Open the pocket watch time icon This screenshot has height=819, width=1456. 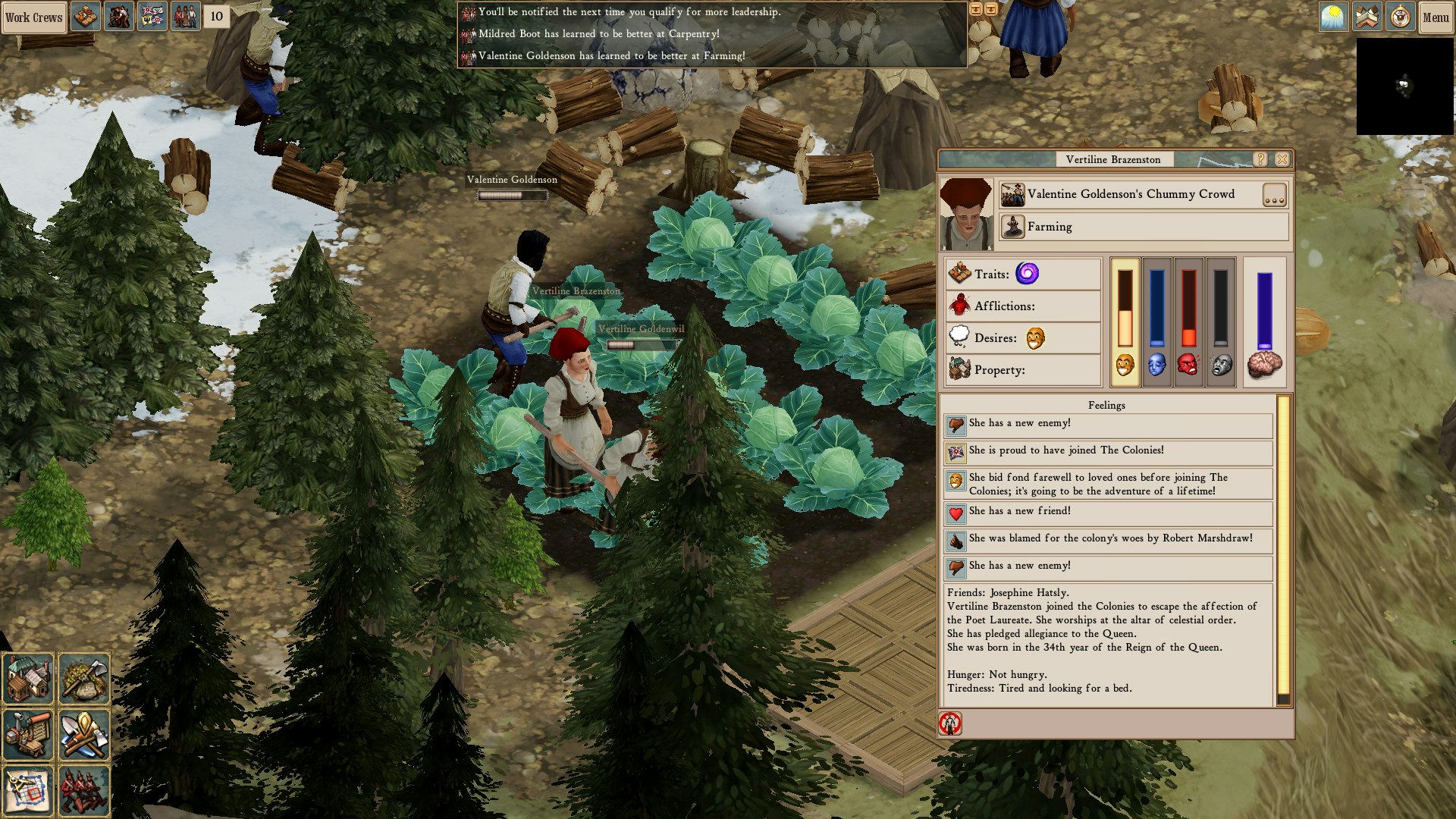(x=1400, y=17)
